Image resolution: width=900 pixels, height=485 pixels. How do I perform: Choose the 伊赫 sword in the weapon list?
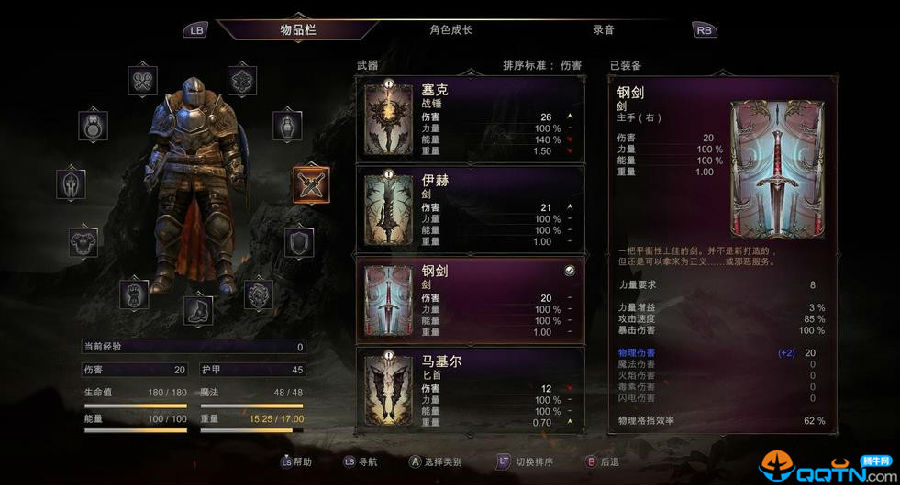click(468, 208)
